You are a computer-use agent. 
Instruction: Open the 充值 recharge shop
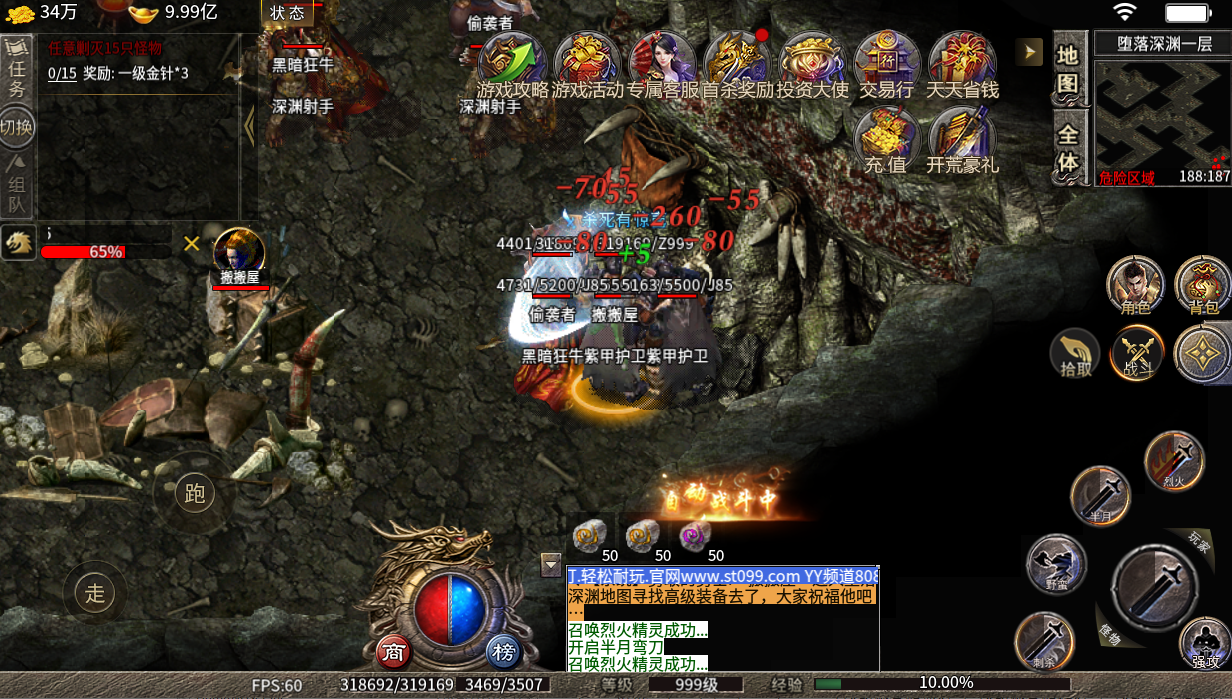pyautogui.click(x=885, y=140)
